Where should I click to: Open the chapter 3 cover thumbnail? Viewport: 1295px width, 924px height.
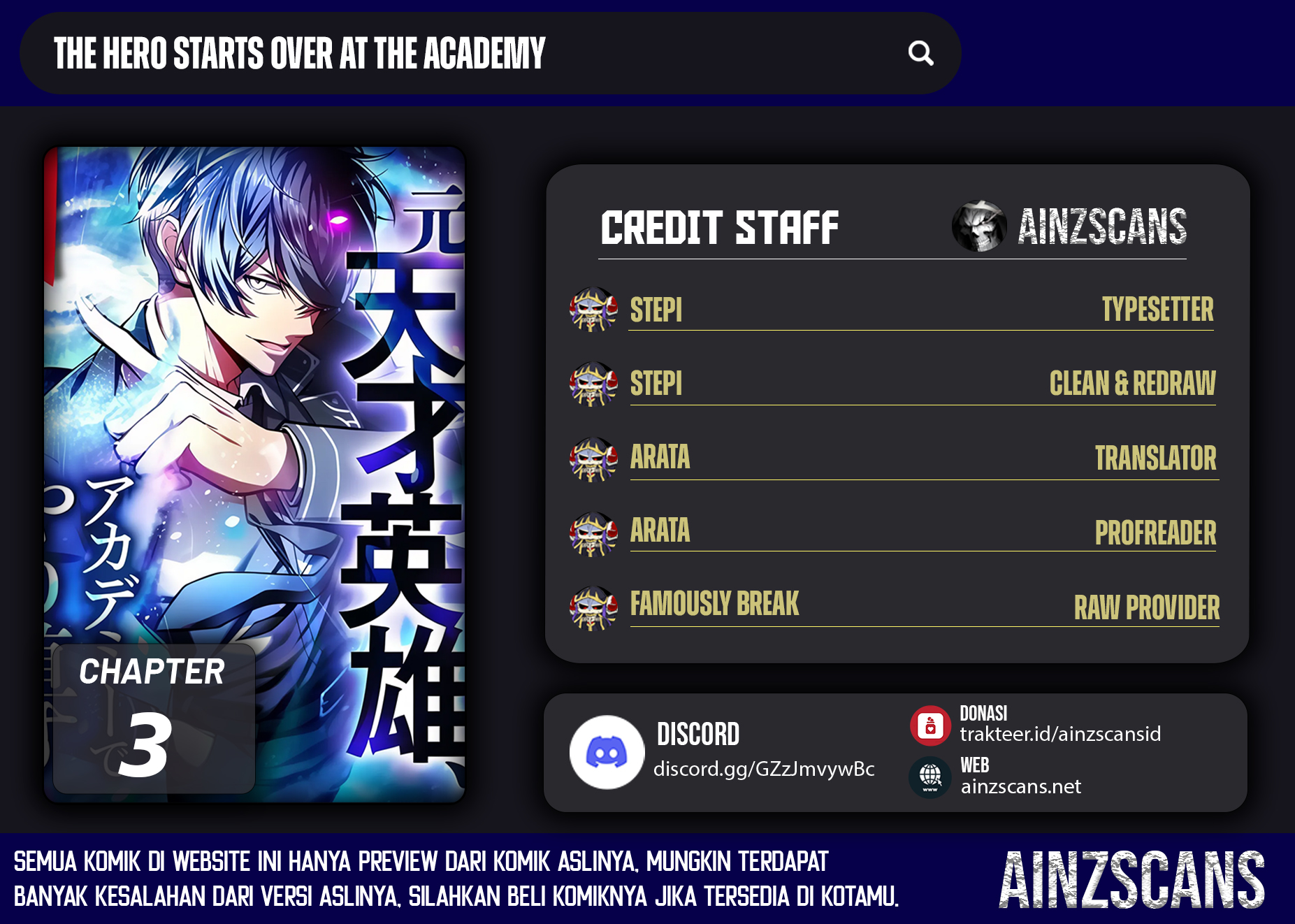pos(254,474)
